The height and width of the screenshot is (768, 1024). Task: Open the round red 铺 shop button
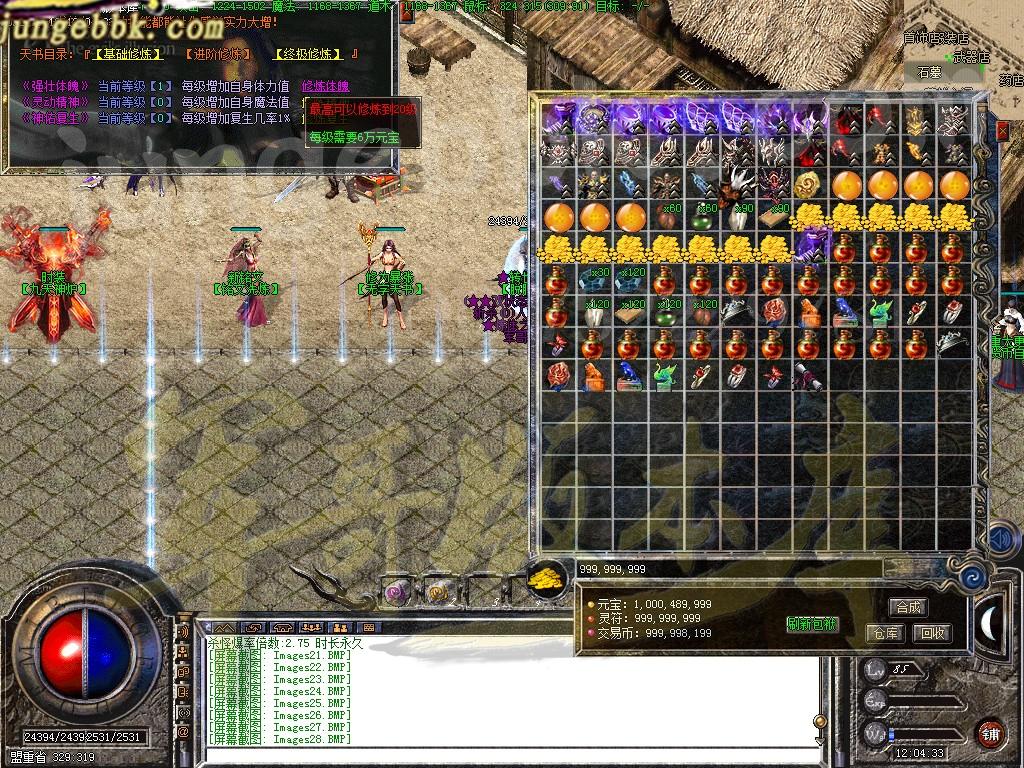(990, 731)
